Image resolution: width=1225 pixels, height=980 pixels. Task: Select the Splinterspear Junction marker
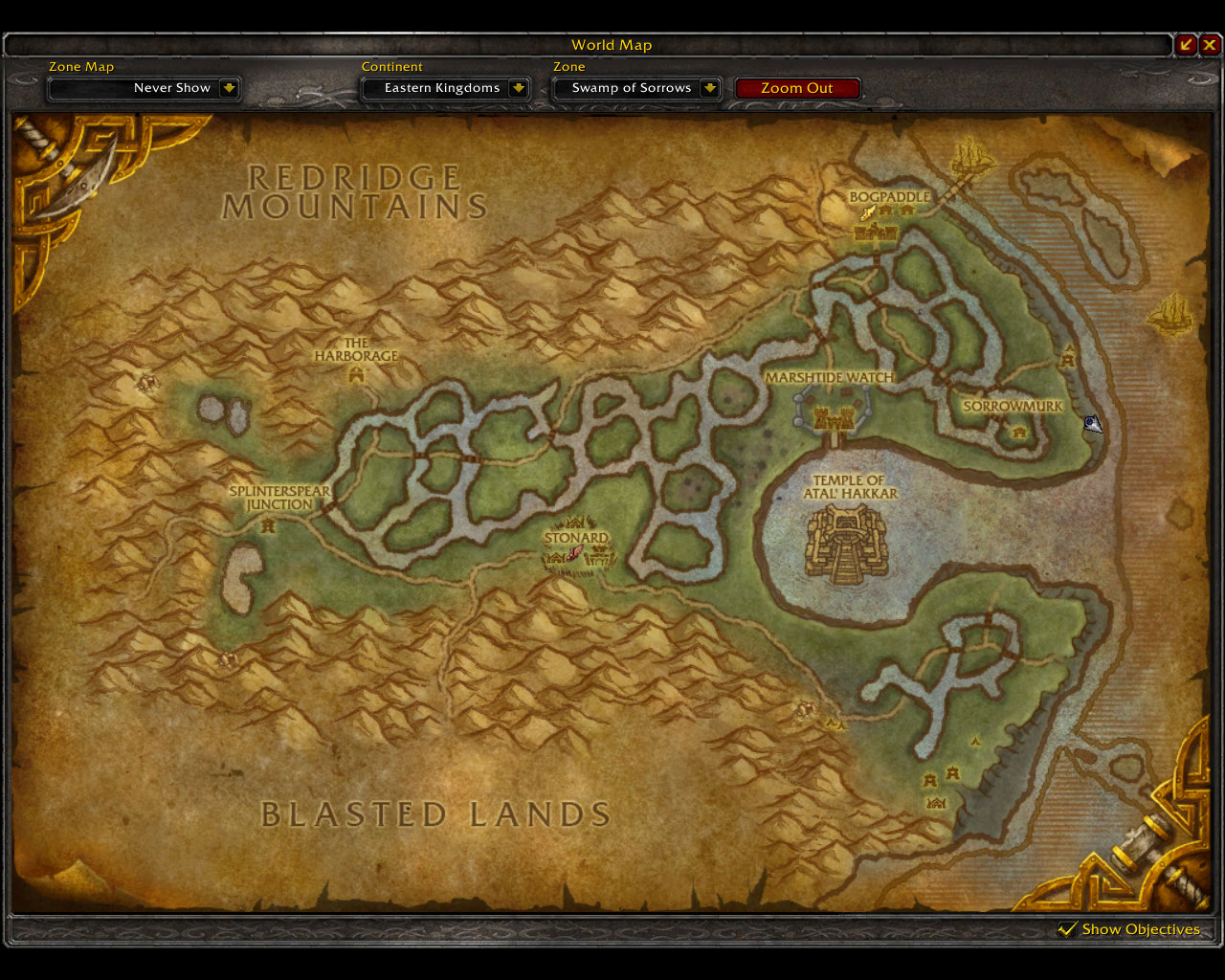pos(269,524)
